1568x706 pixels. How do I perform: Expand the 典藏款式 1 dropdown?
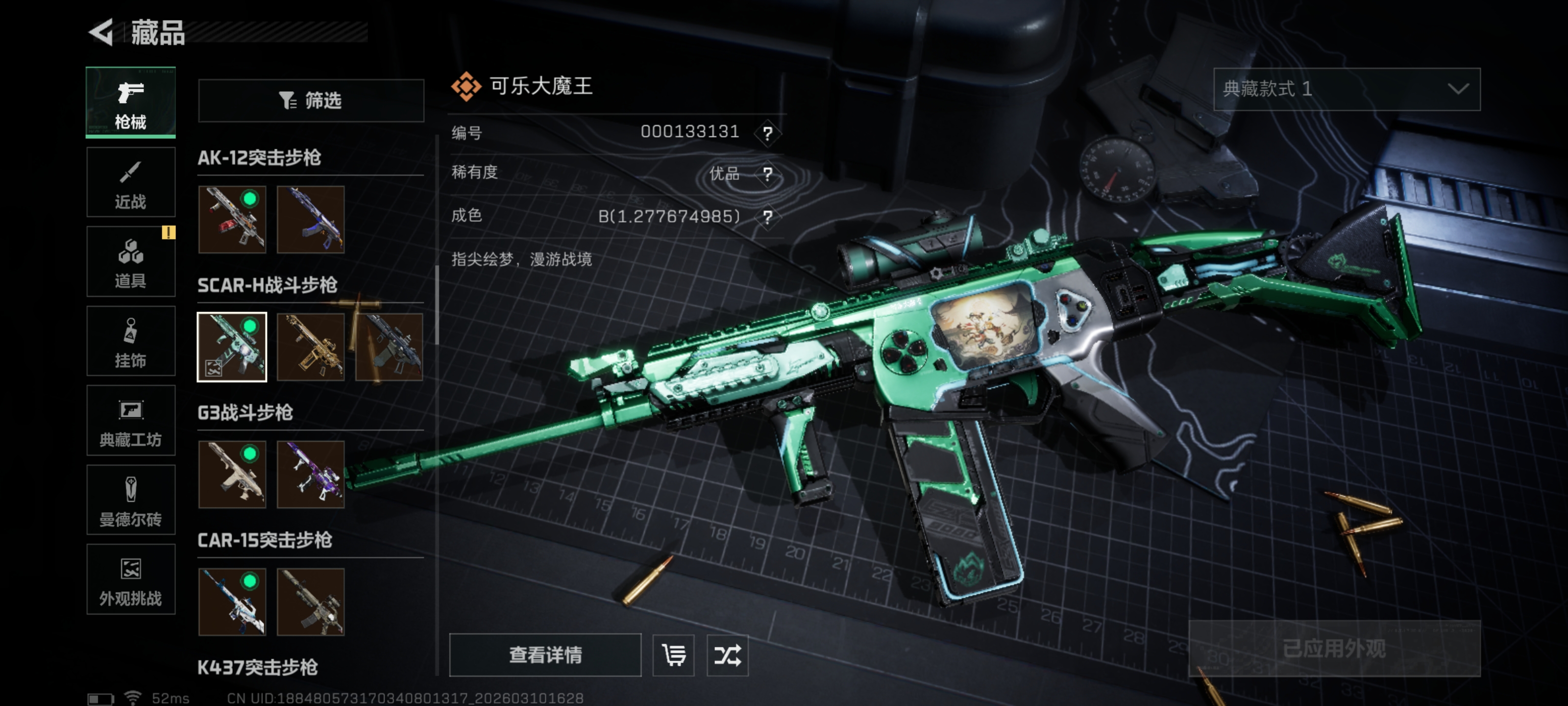(1347, 90)
